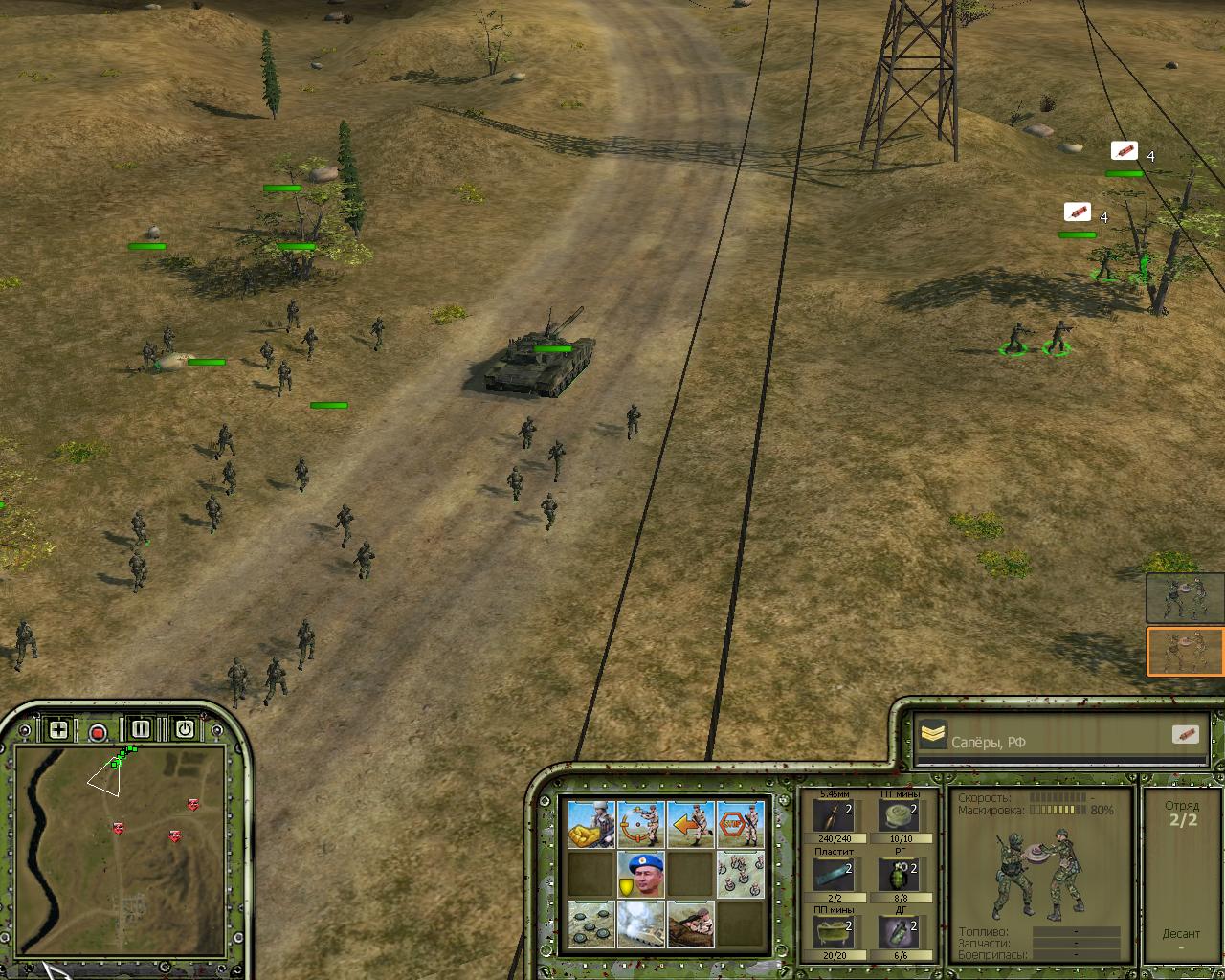Select the 5.45мм ammo slot

tap(832, 817)
